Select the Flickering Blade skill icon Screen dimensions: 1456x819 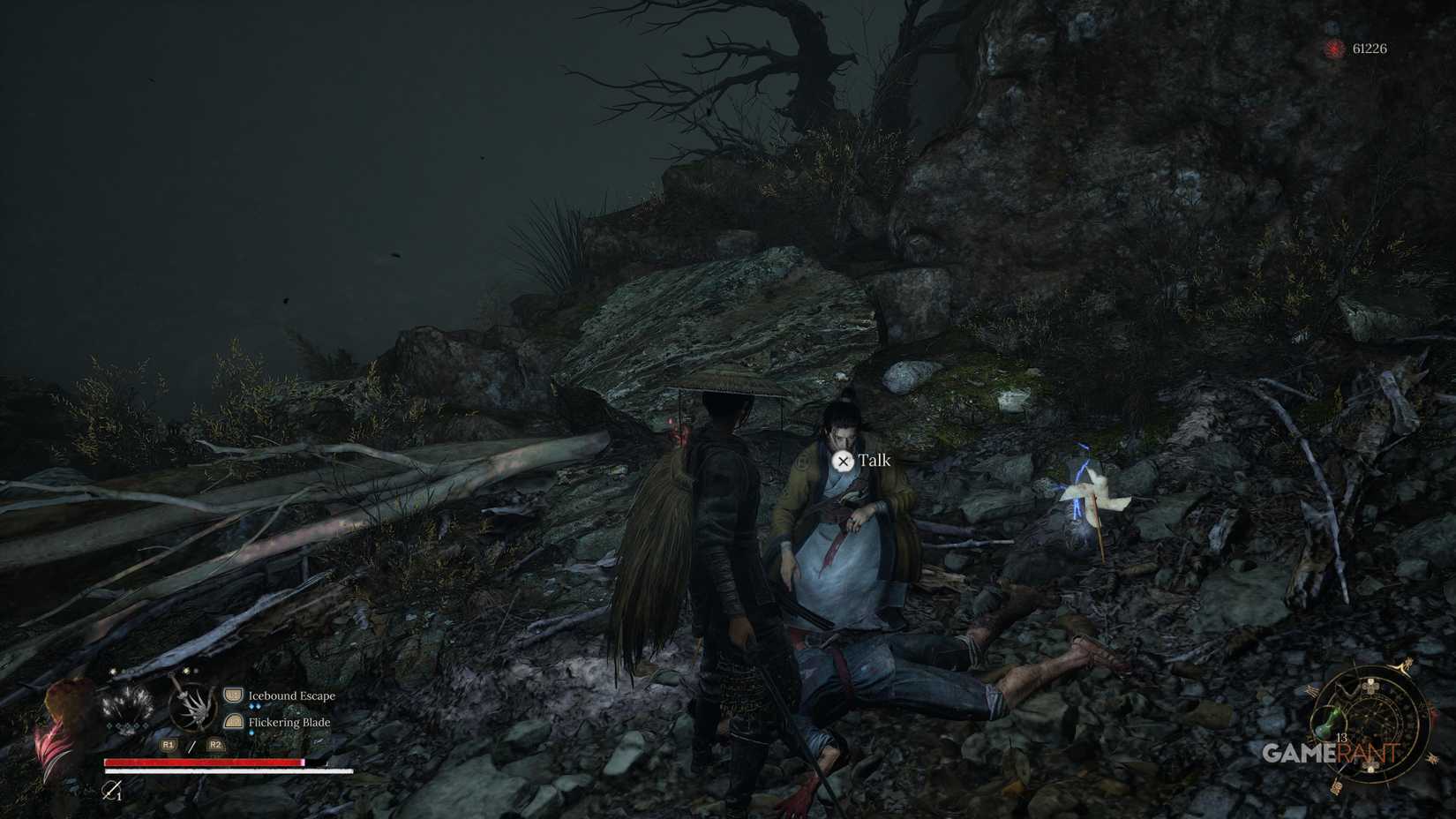(233, 722)
